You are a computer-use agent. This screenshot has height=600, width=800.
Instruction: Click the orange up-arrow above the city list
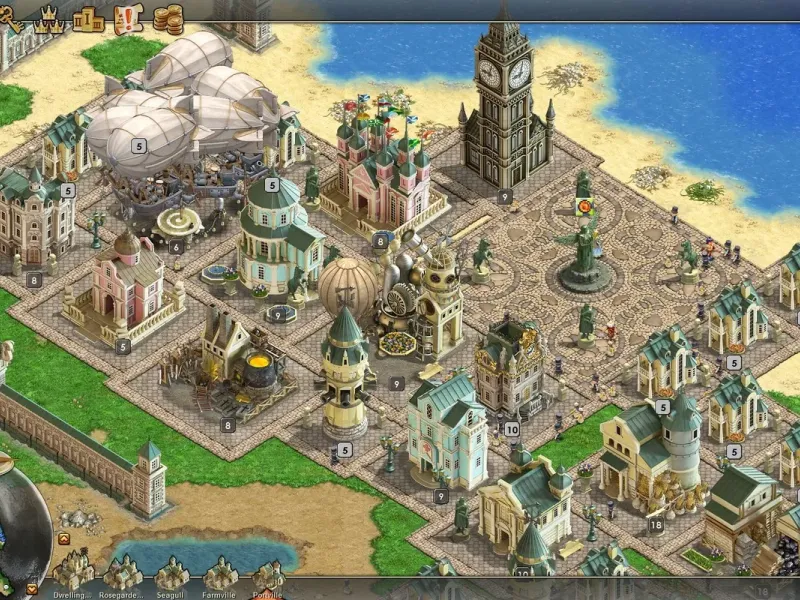coord(63,539)
